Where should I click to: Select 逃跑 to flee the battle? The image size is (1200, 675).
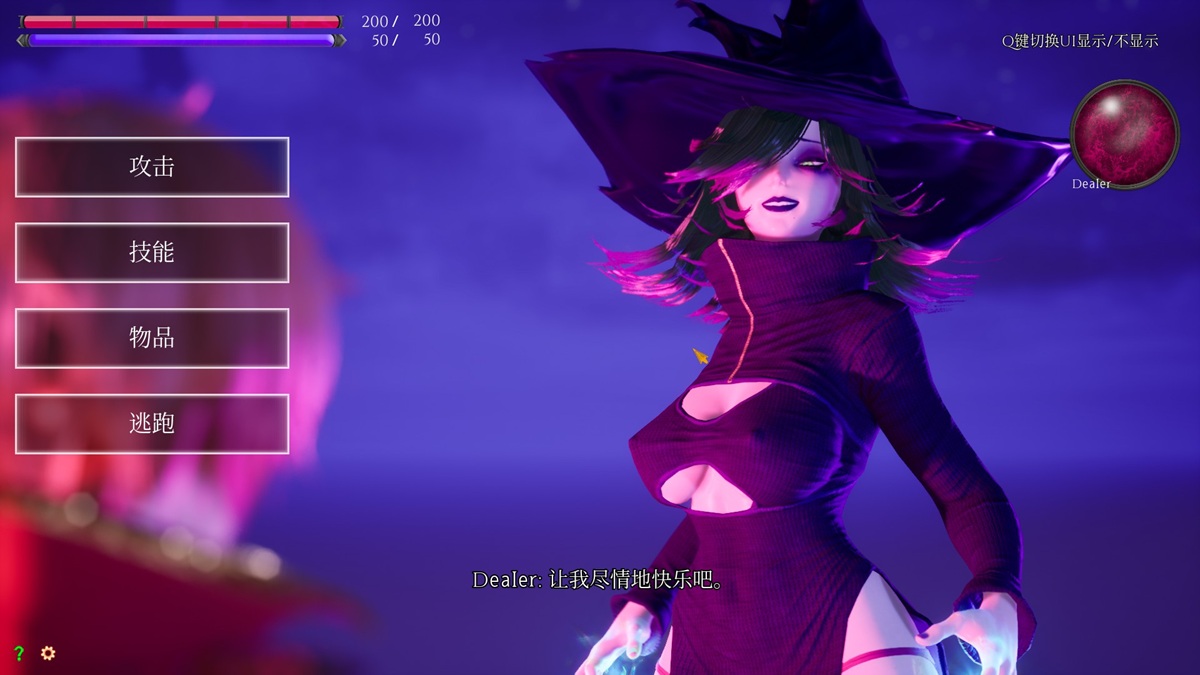(x=152, y=423)
